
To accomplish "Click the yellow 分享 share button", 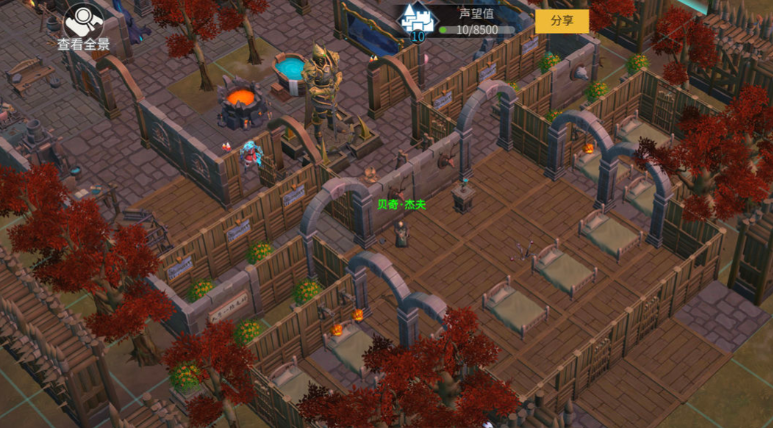I will pos(562,20).
